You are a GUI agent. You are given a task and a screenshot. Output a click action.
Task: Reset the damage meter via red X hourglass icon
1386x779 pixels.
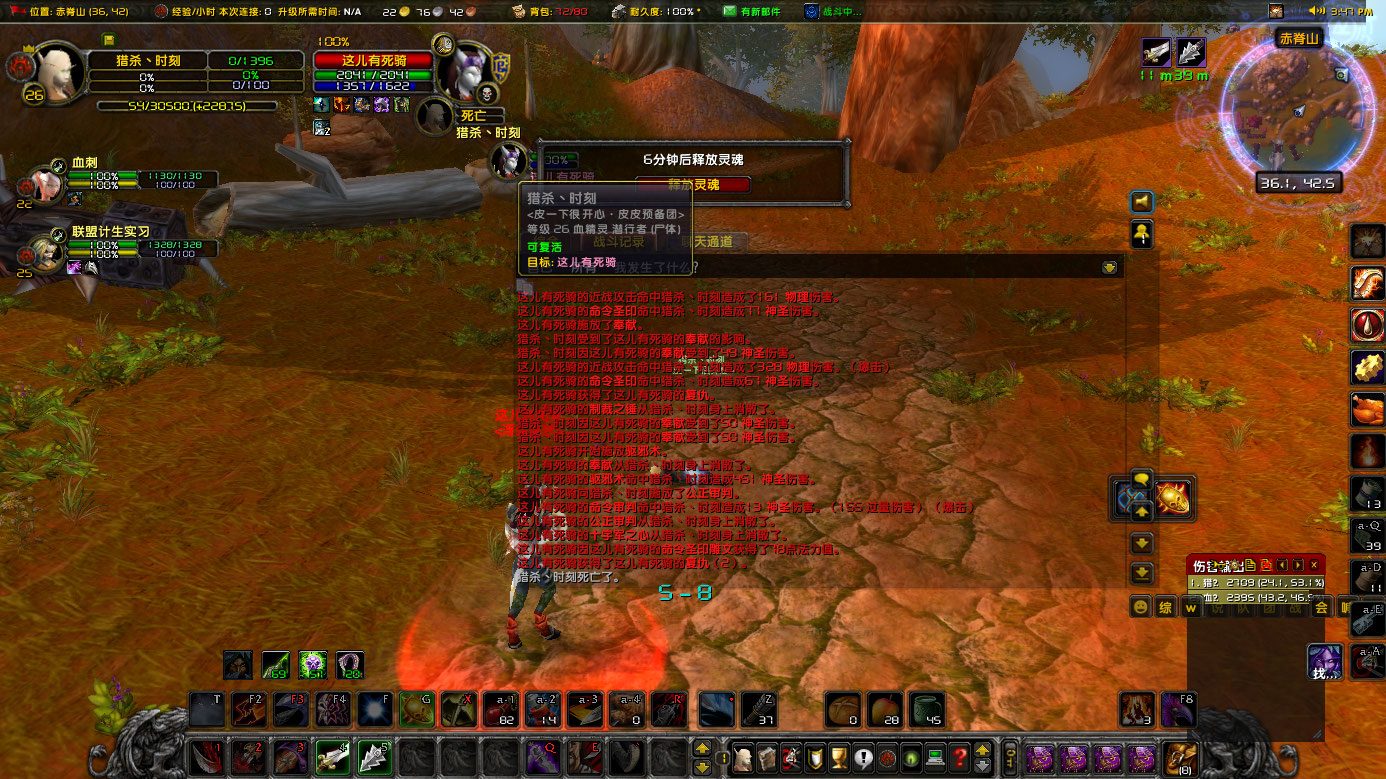[1266, 565]
